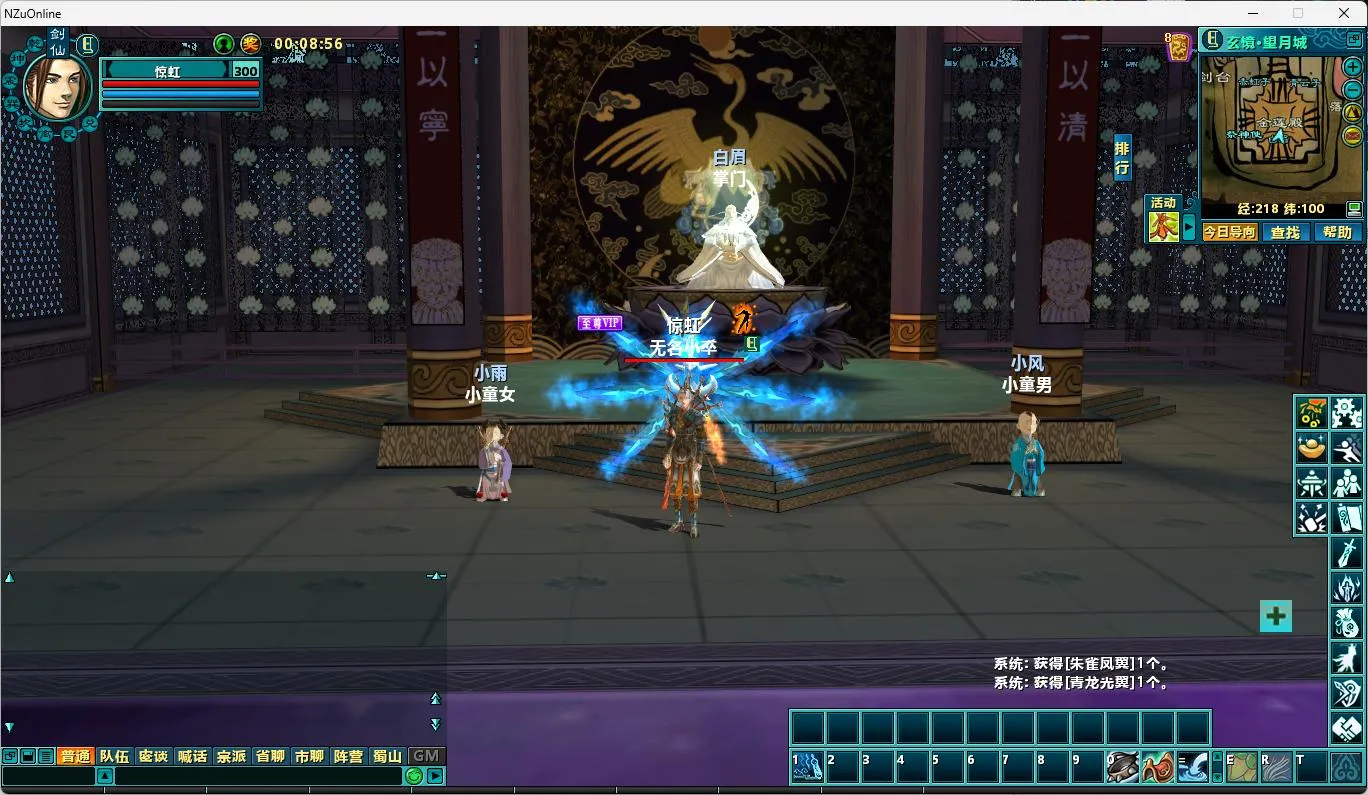Open the 帮助 help button

pyautogui.click(x=1336, y=232)
